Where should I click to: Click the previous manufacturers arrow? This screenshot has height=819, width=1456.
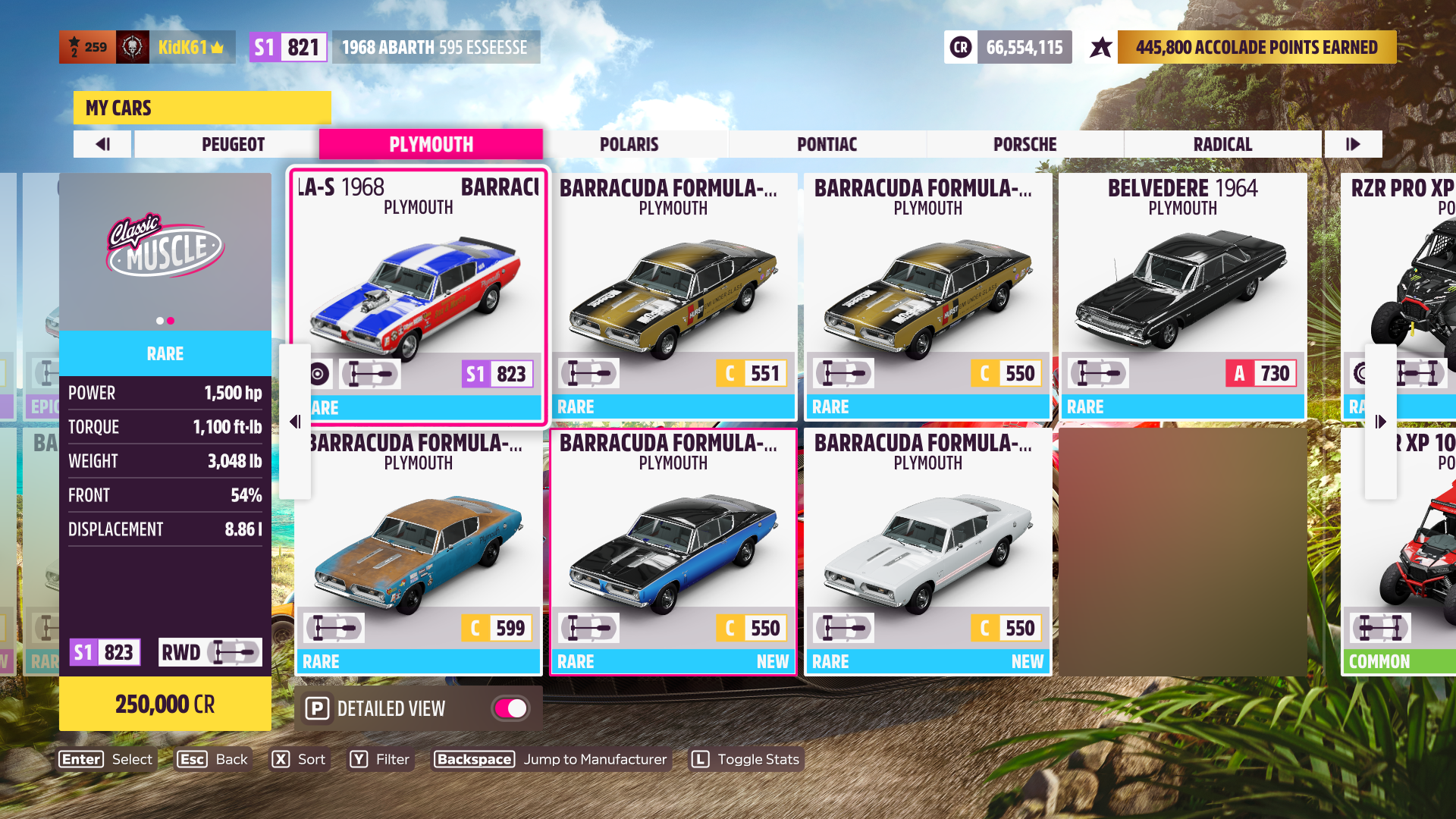103,144
